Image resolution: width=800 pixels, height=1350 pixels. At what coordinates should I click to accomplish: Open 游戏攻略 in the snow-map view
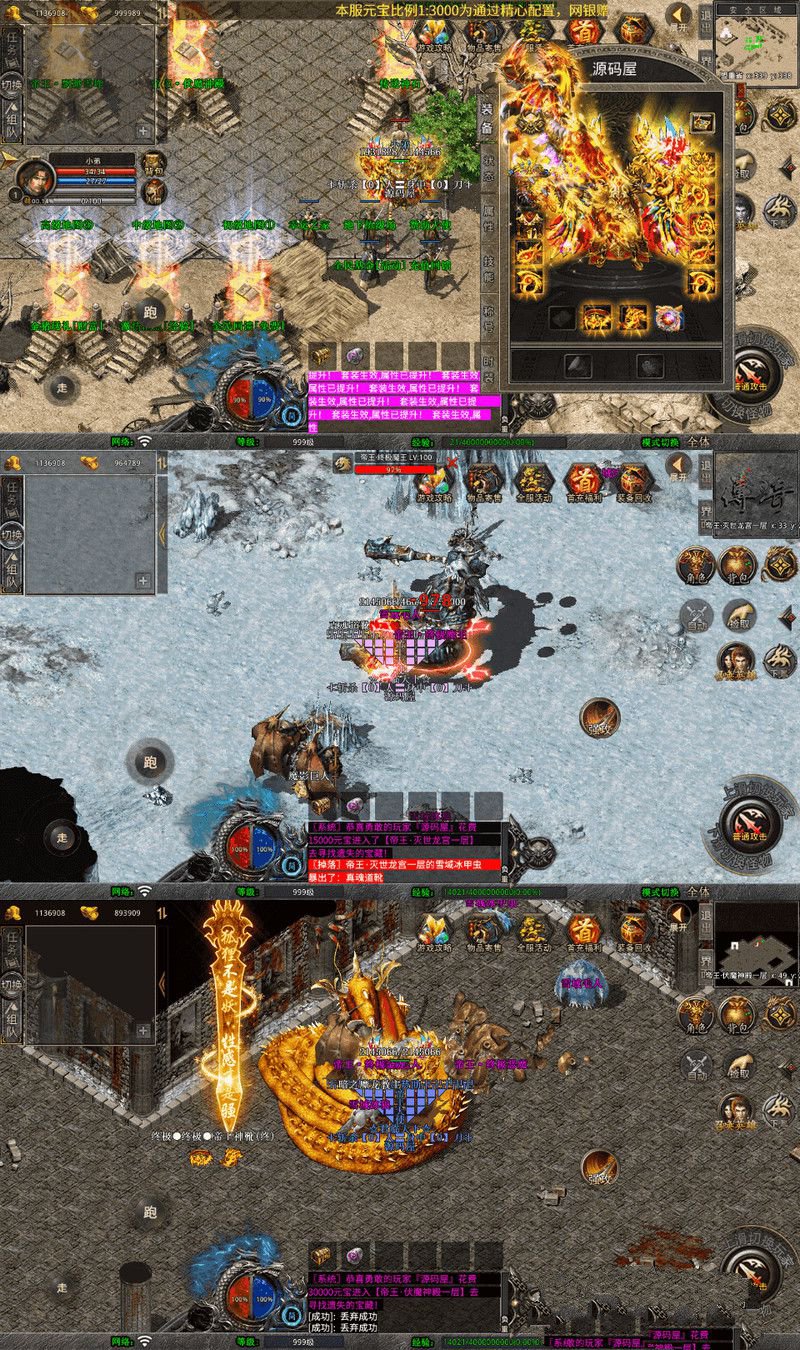coord(434,481)
